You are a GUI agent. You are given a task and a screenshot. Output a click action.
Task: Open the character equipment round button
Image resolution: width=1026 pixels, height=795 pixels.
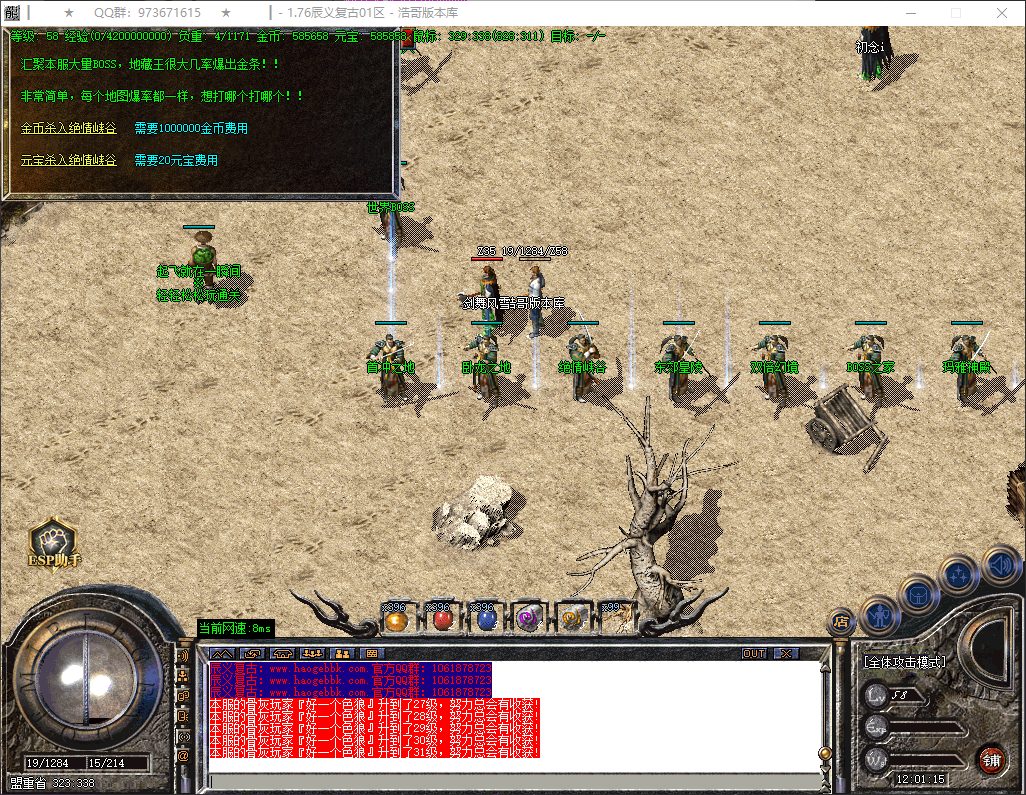tap(879, 614)
